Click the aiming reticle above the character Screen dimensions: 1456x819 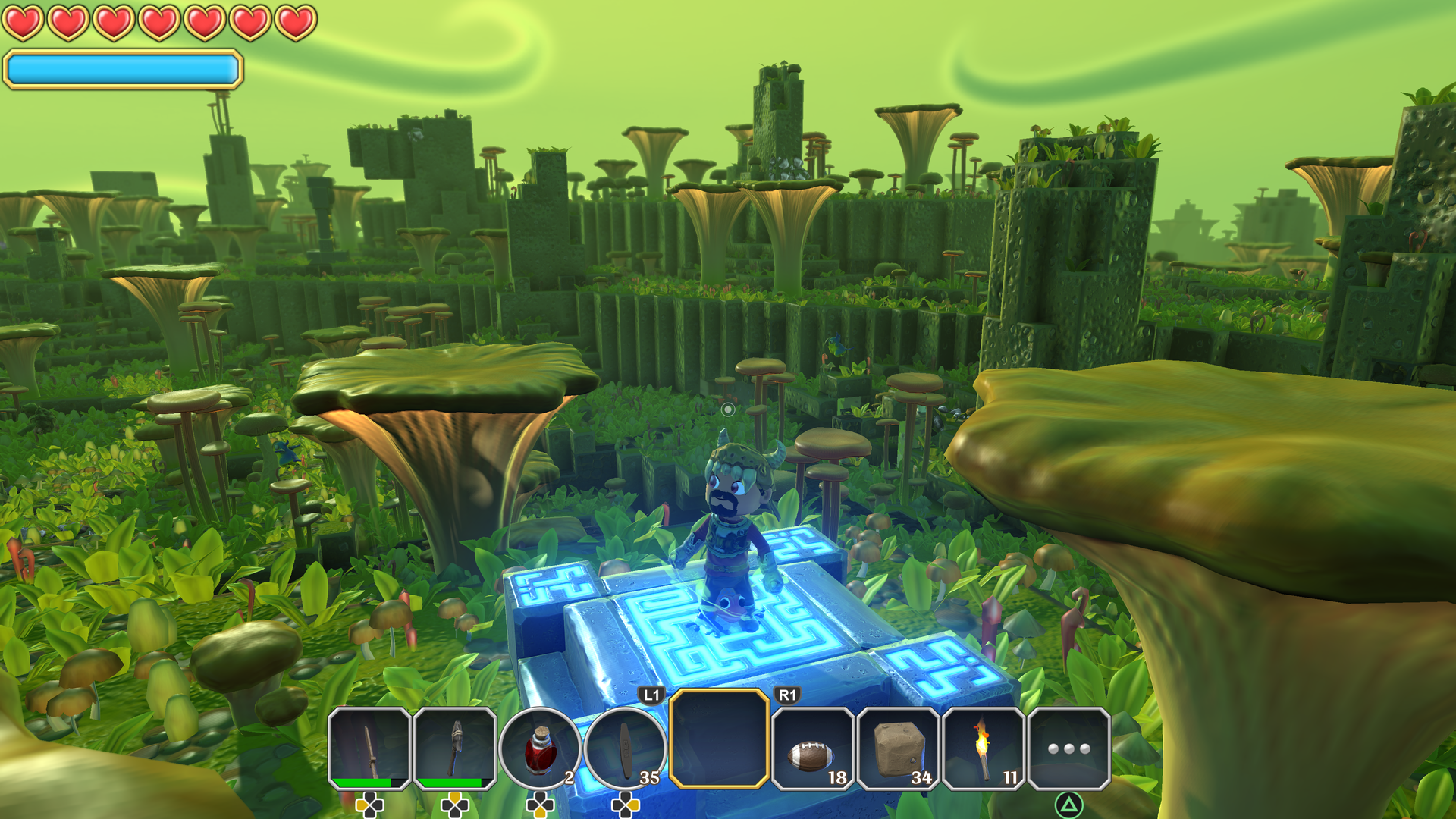(730, 409)
